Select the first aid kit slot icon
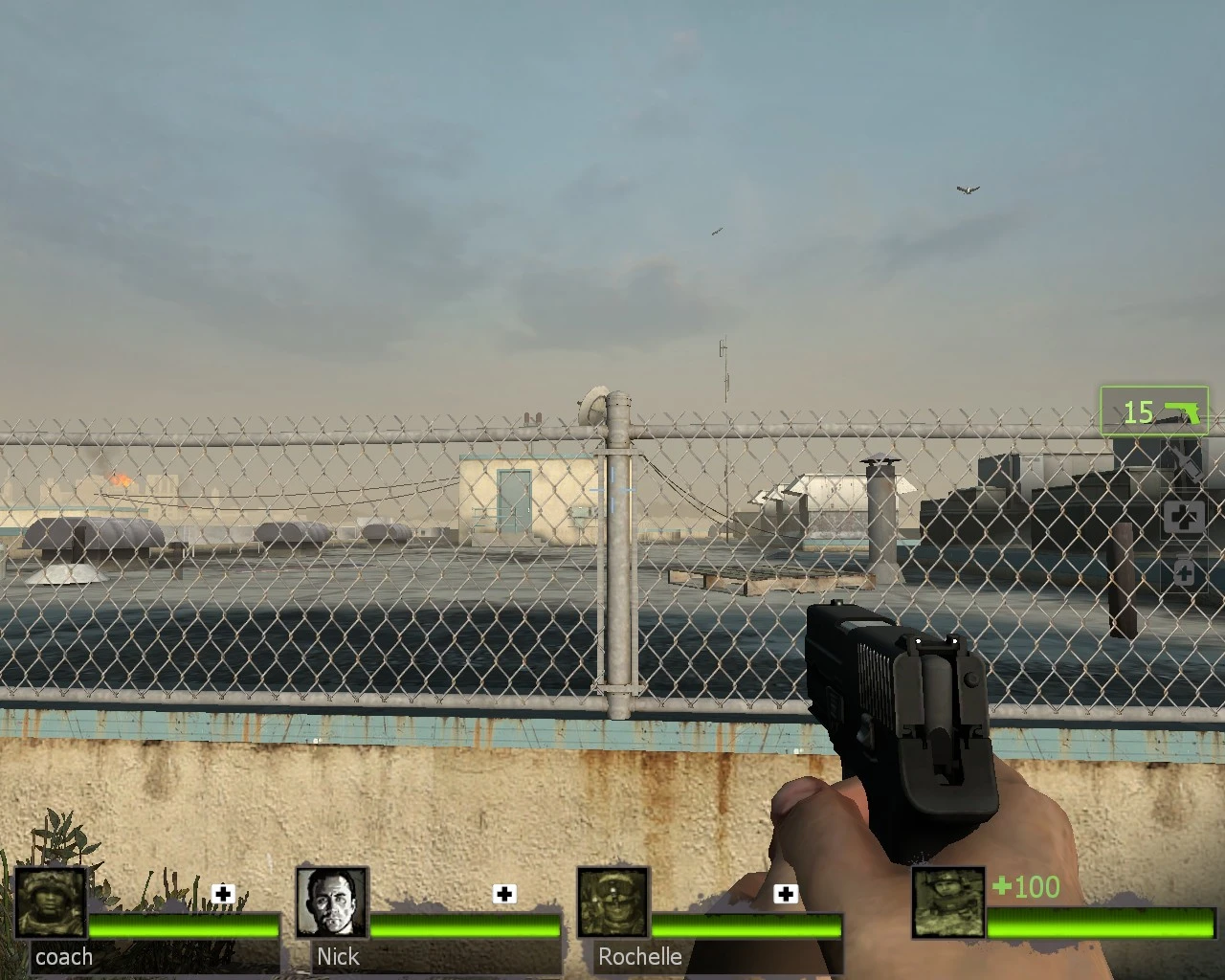Image resolution: width=1225 pixels, height=980 pixels. [1185, 518]
